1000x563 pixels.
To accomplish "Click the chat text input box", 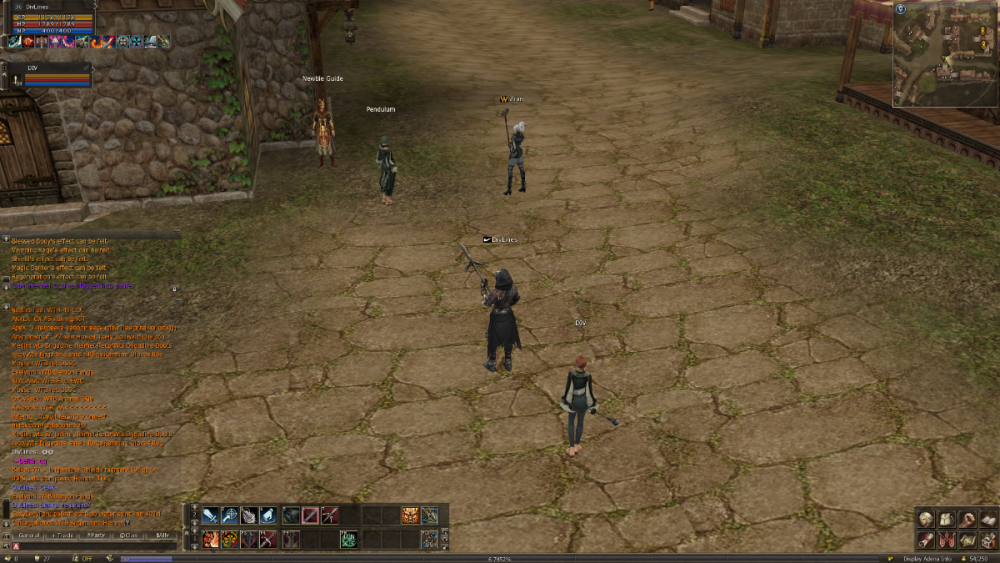I will tap(95, 547).
